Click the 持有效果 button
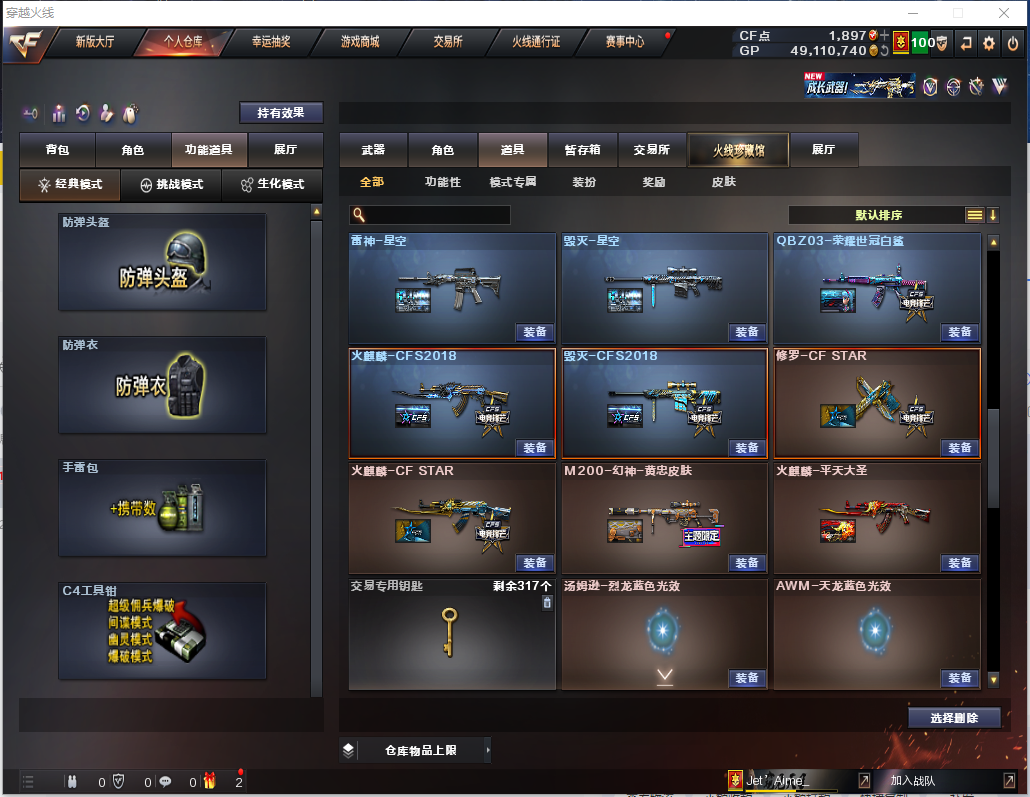 [x=281, y=113]
